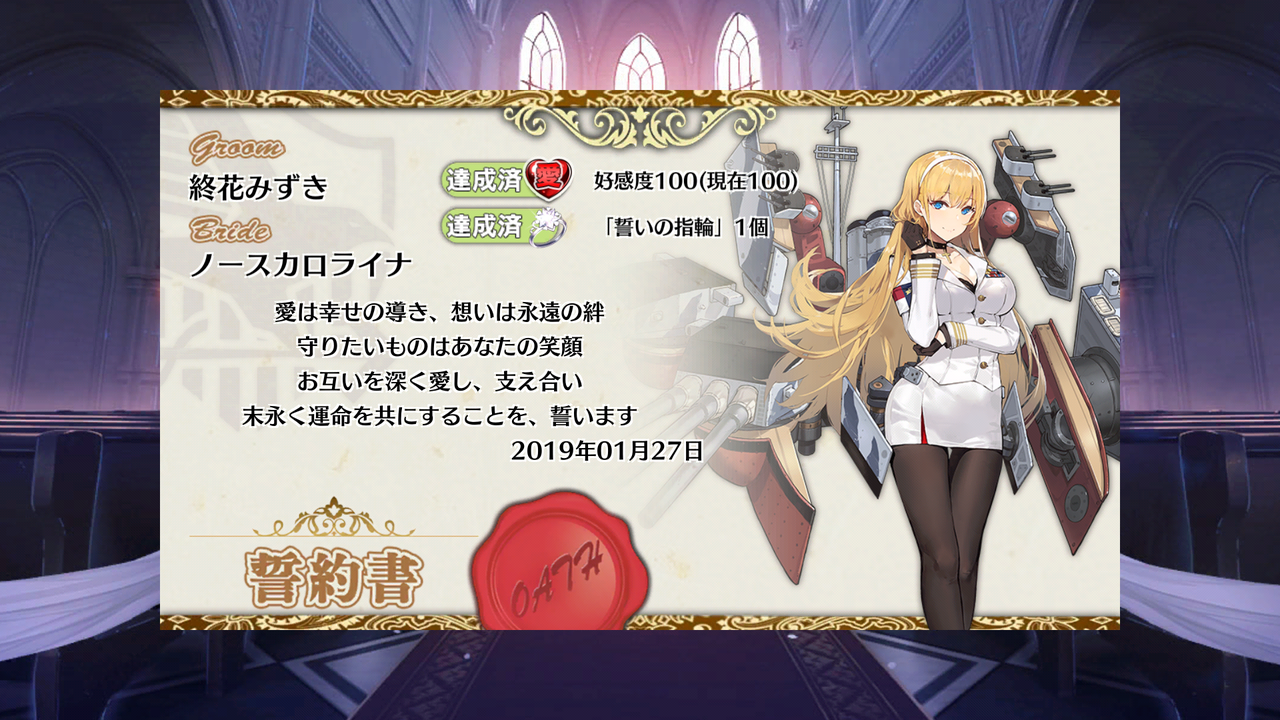The image size is (1280, 720).
Task: Toggle the upper 達成済 affection badge
Action: click(492, 179)
